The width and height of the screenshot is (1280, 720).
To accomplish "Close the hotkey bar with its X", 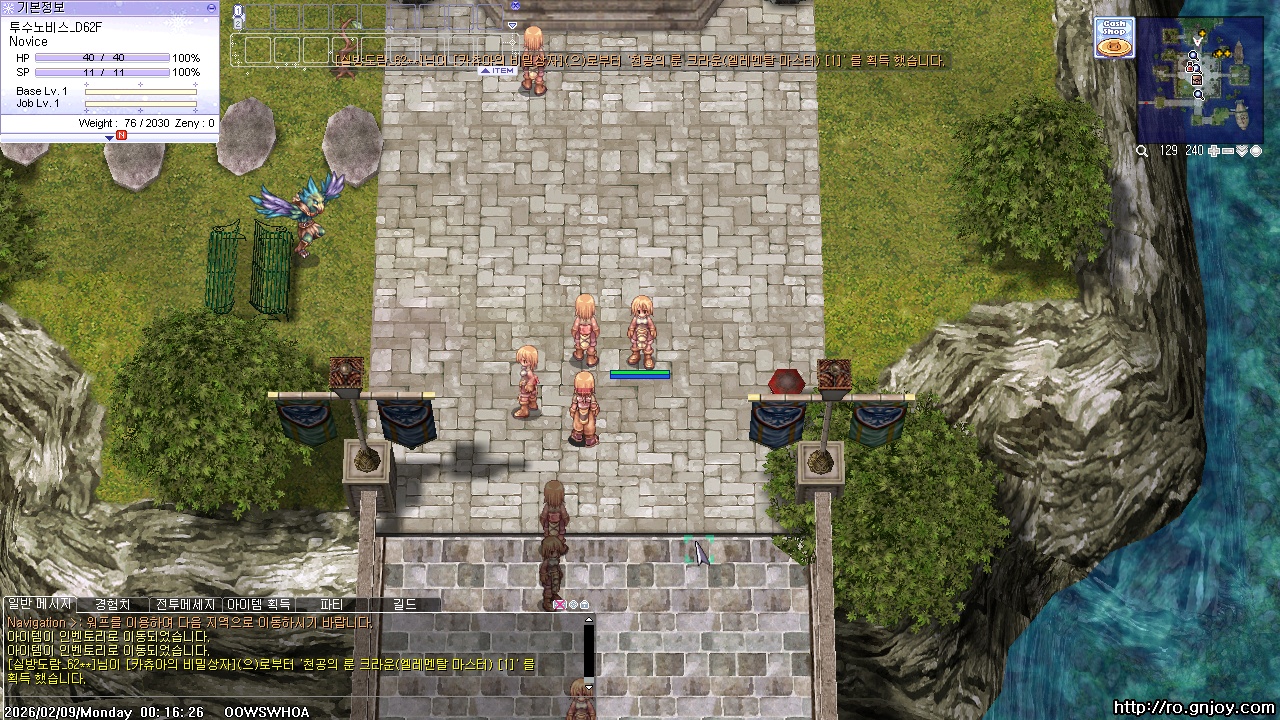I will click(x=515, y=6).
